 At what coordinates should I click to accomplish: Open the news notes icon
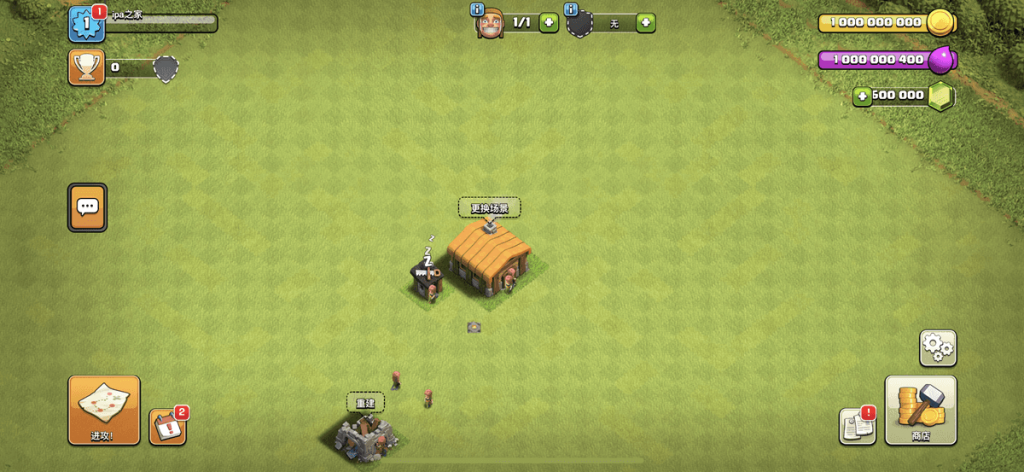[857, 426]
